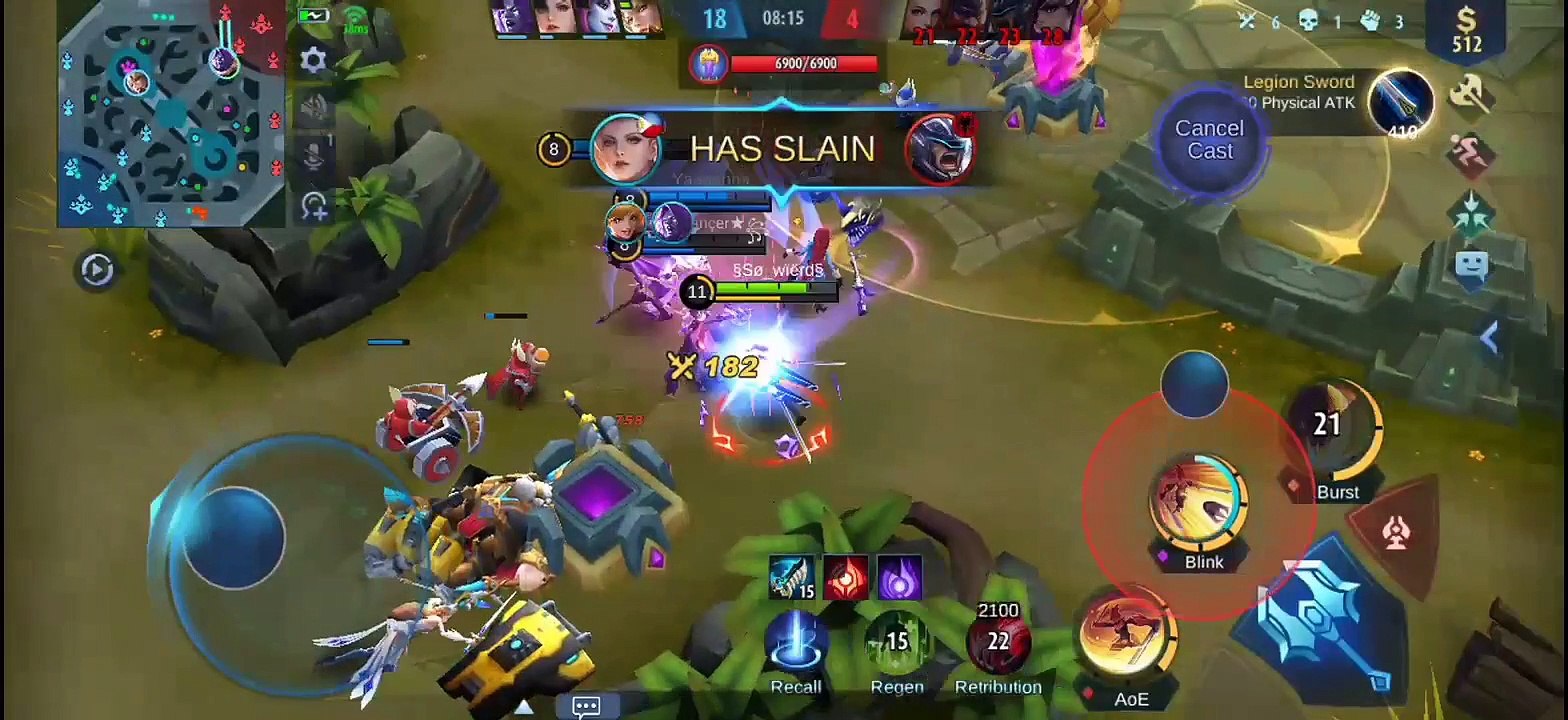Tap the headset plus icon below the microphone

pyautogui.click(x=314, y=206)
